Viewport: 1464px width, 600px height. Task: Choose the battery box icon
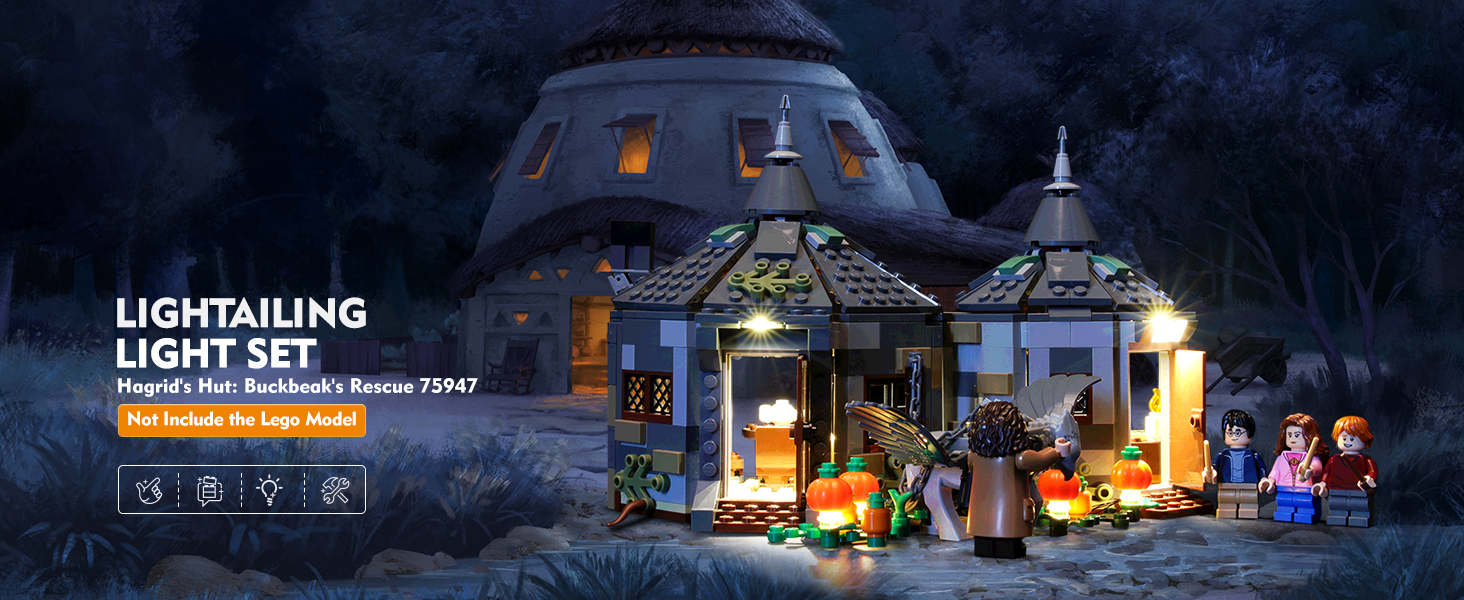210,490
